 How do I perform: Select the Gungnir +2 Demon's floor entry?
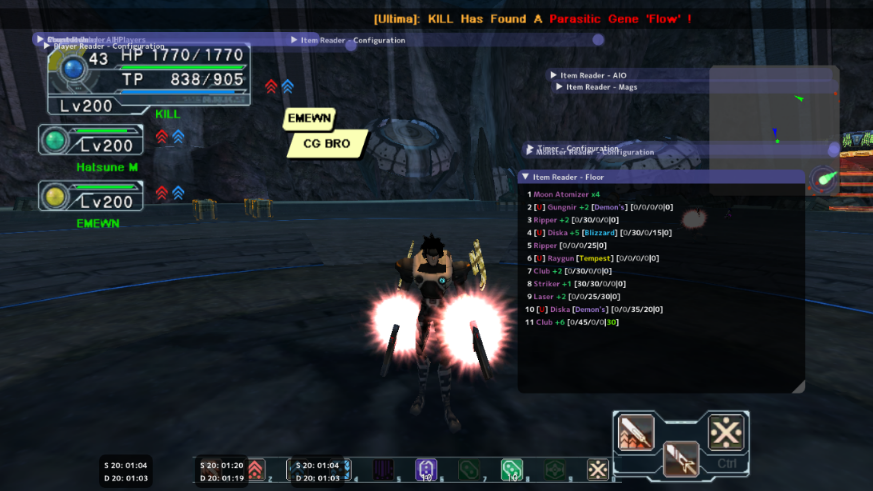pyautogui.click(x=602, y=207)
